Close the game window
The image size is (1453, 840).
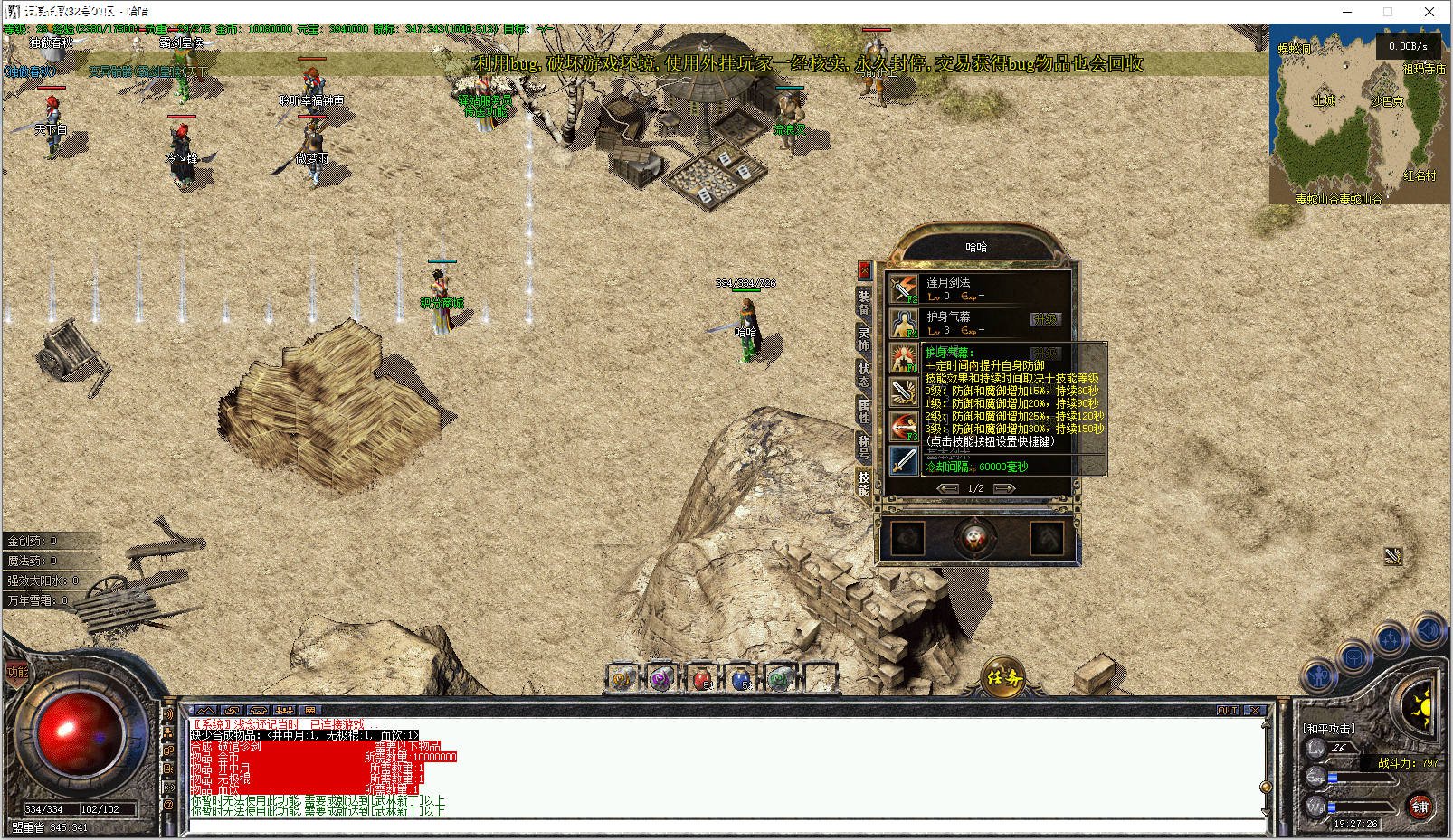click(1429, 12)
